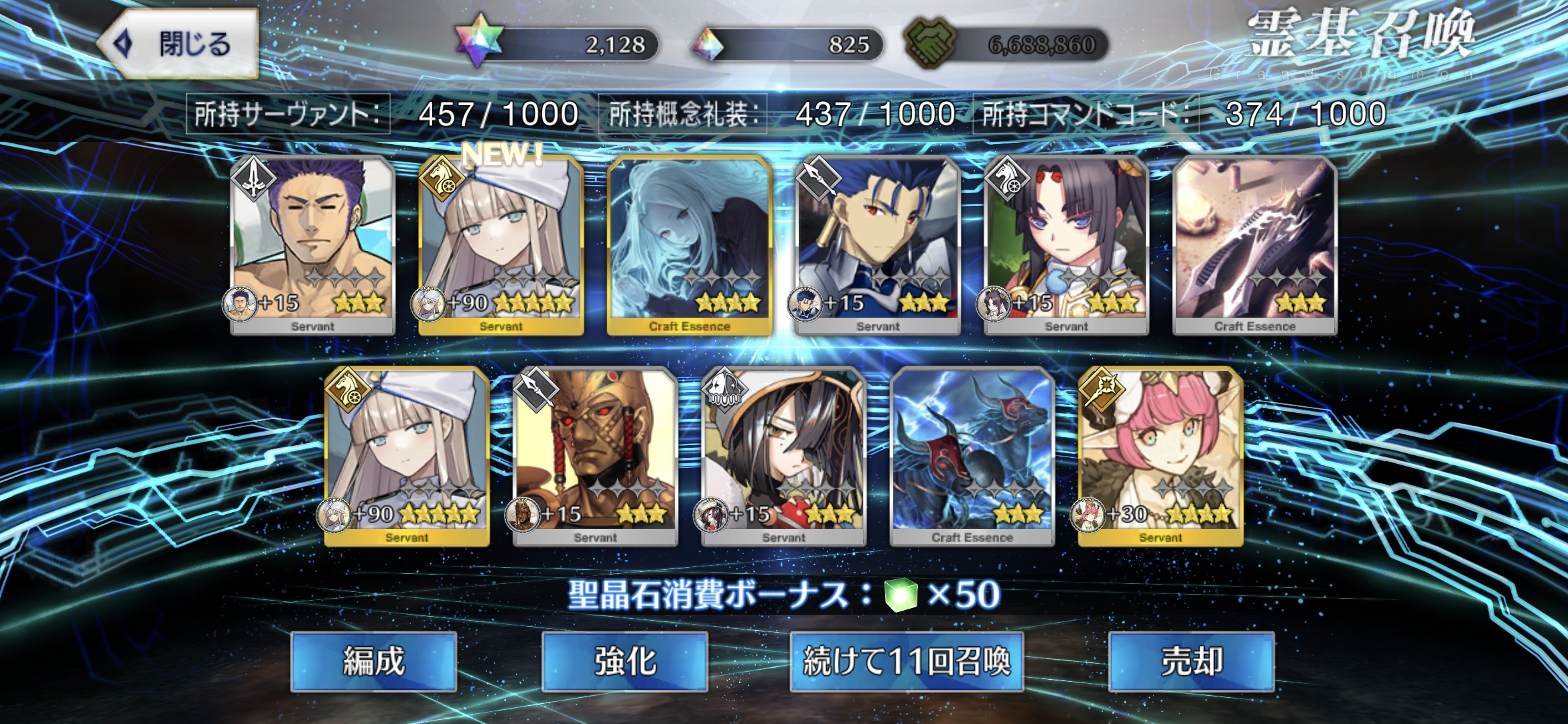Inspect the four-star pale woman Craft Essence
The width and height of the screenshot is (1568, 724).
pyautogui.click(x=689, y=245)
